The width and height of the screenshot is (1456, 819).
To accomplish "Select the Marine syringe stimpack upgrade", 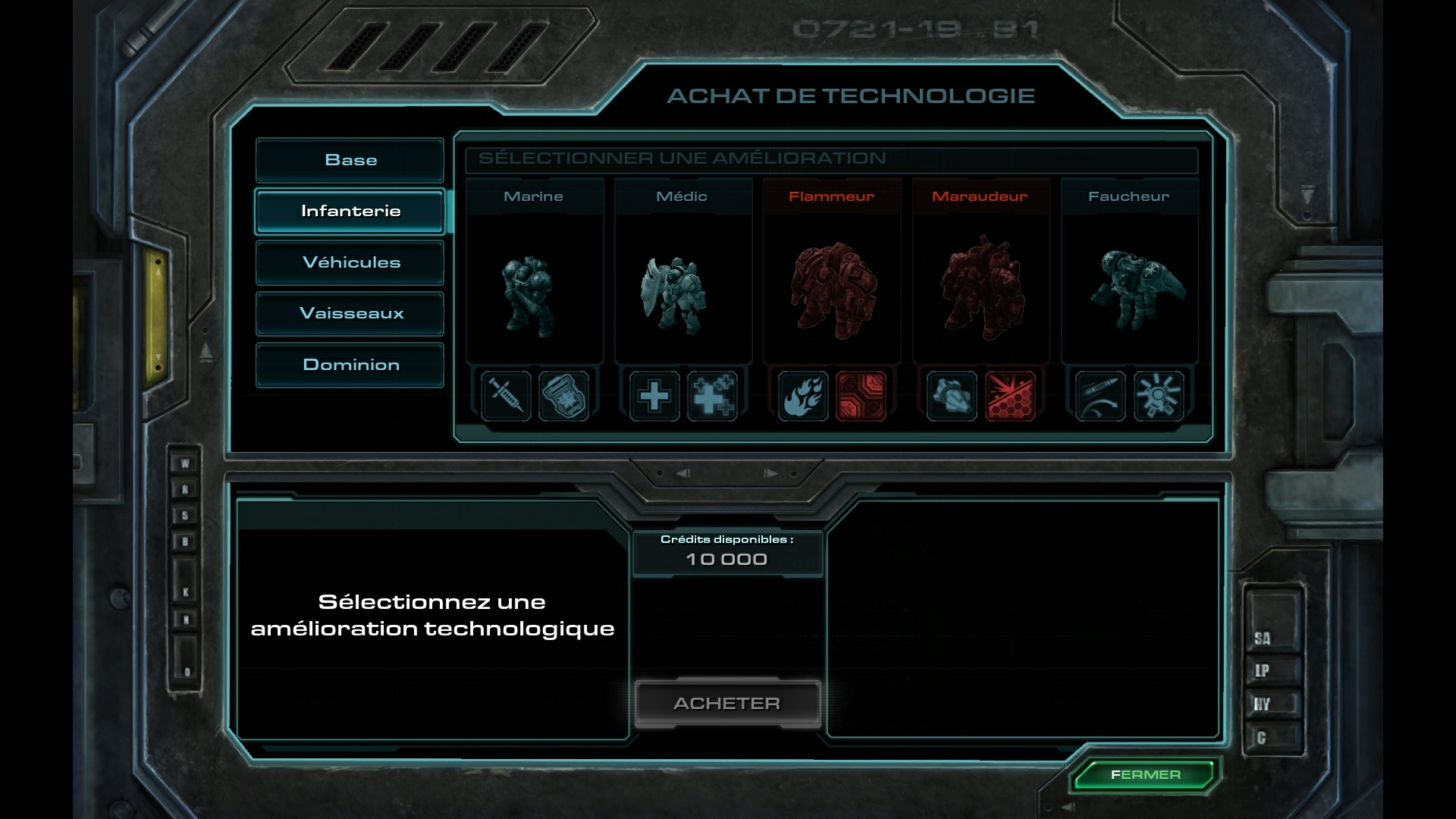I will (506, 395).
